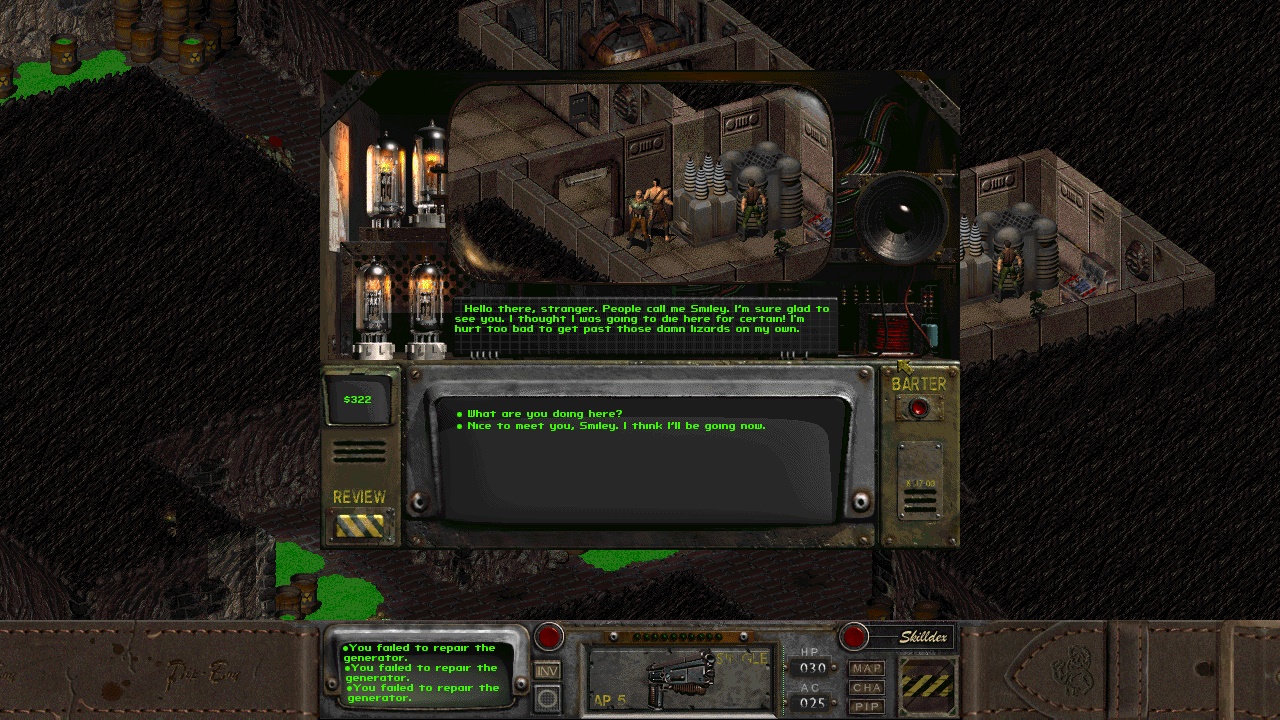The image size is (1280, 720).
Task: Open the Skilldex with its red button
Action: [854, 636]
